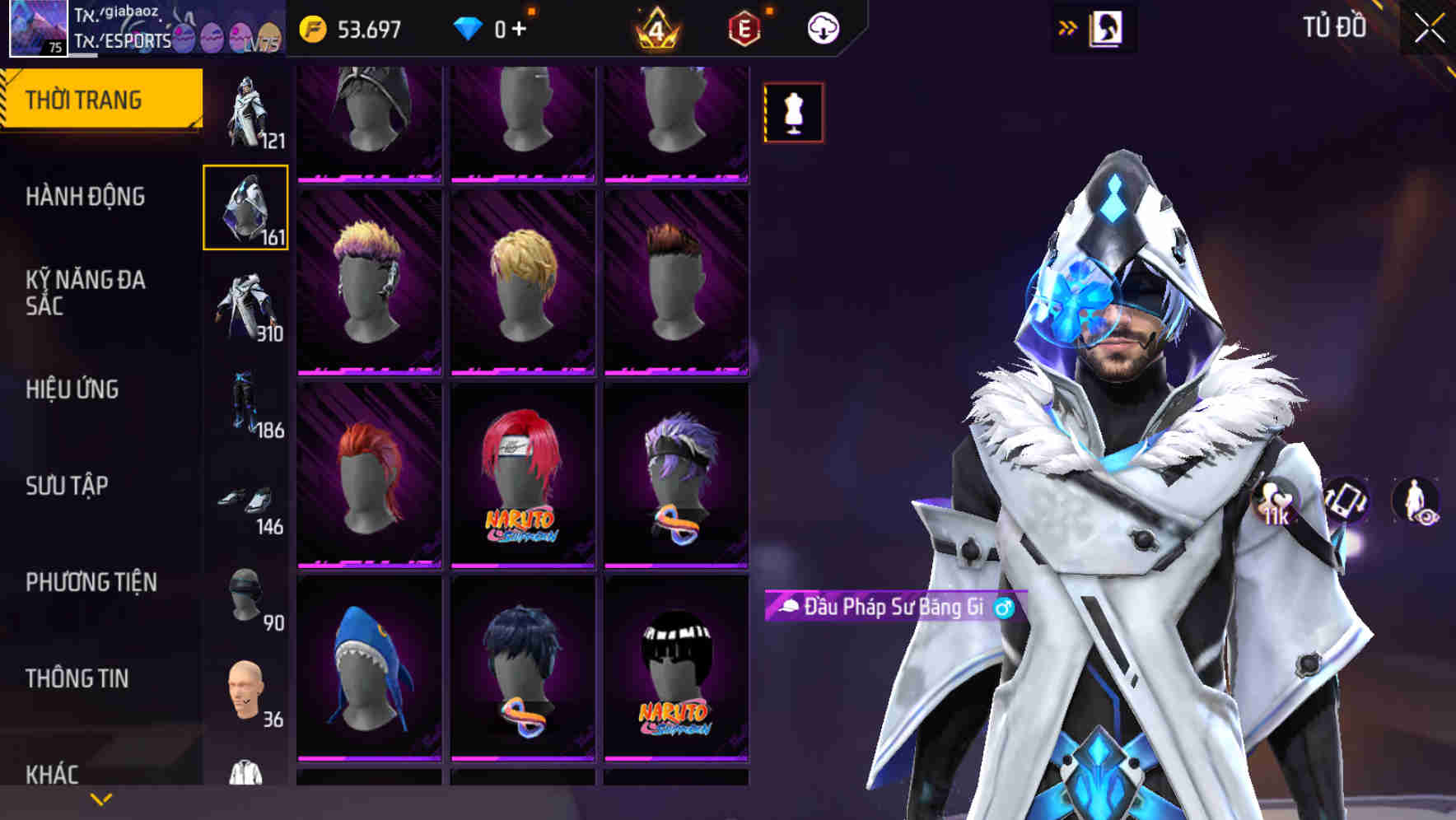Screen dimensions: 1456x820
Task: Open the Đầu Pháp Sư Băng Gi item label
Action: point(891,608)
